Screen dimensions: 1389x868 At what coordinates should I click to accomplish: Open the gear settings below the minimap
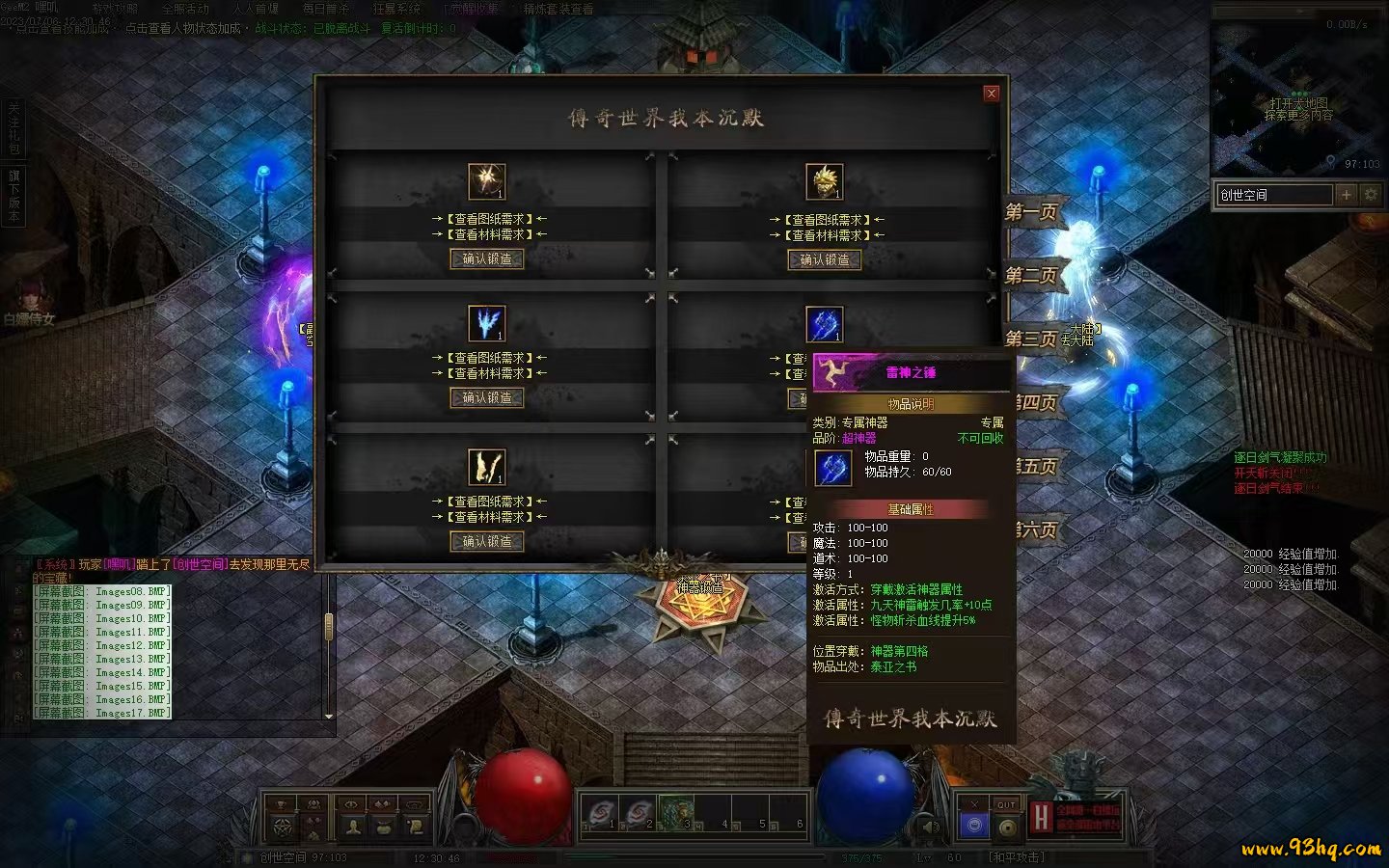click(1371, 195)
